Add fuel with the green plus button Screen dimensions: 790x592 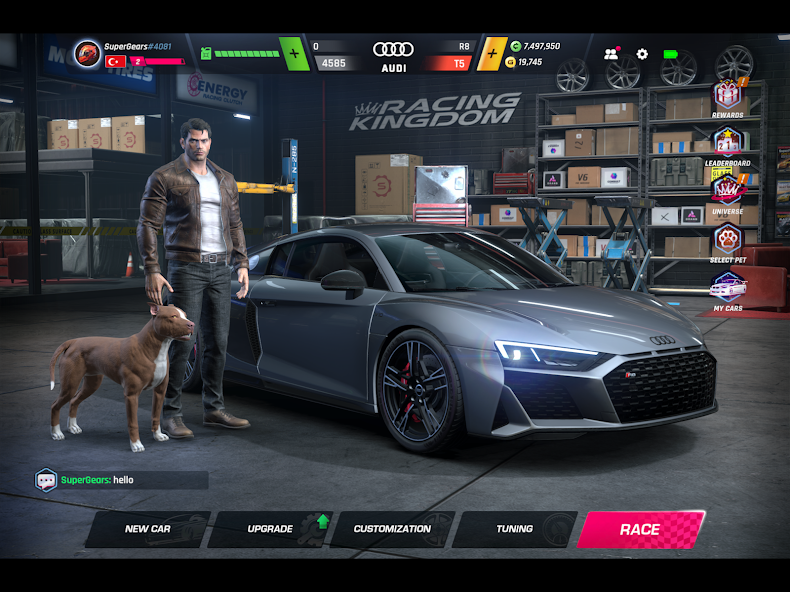294,54
